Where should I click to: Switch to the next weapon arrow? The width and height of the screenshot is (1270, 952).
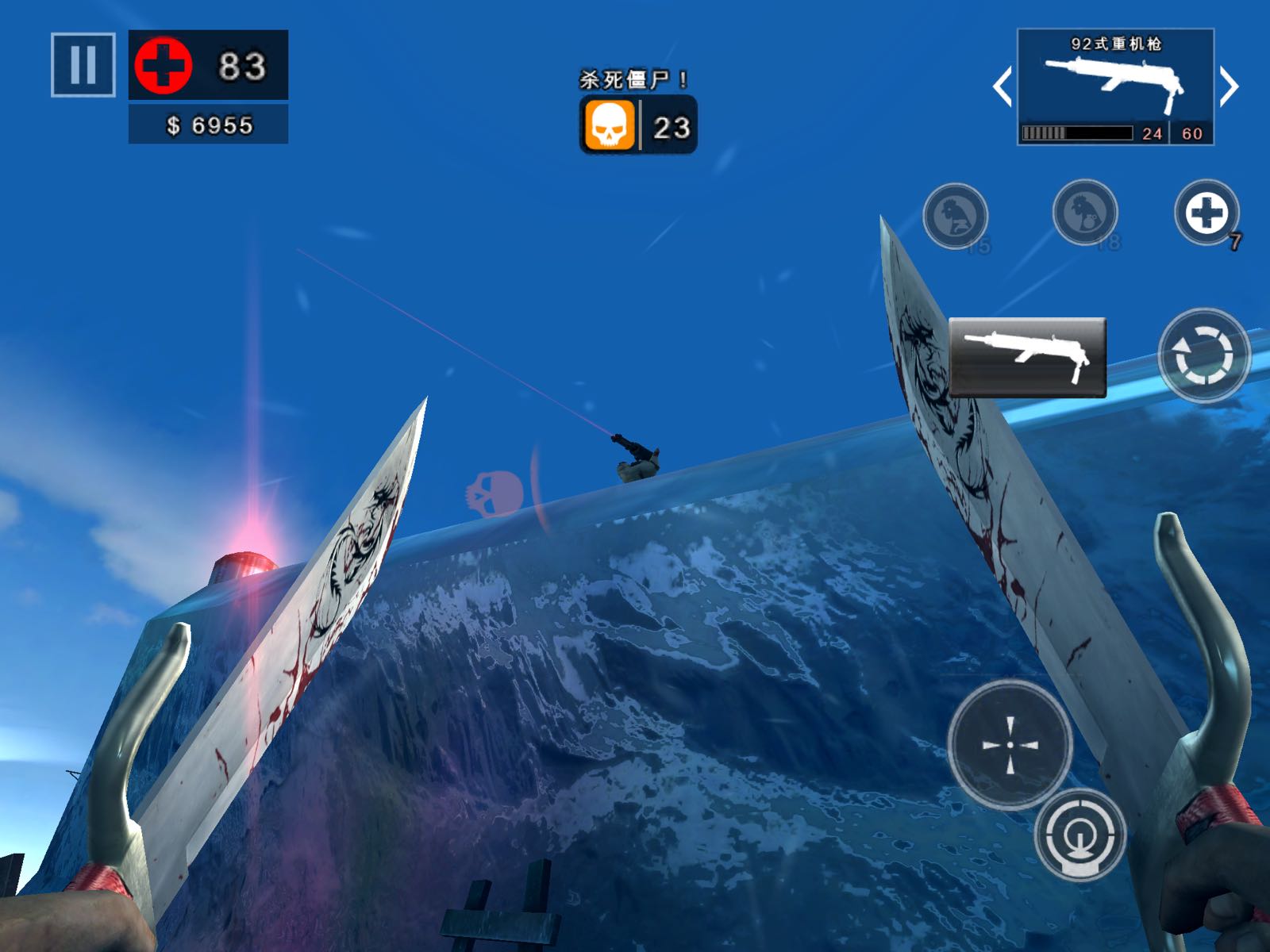1229,86
